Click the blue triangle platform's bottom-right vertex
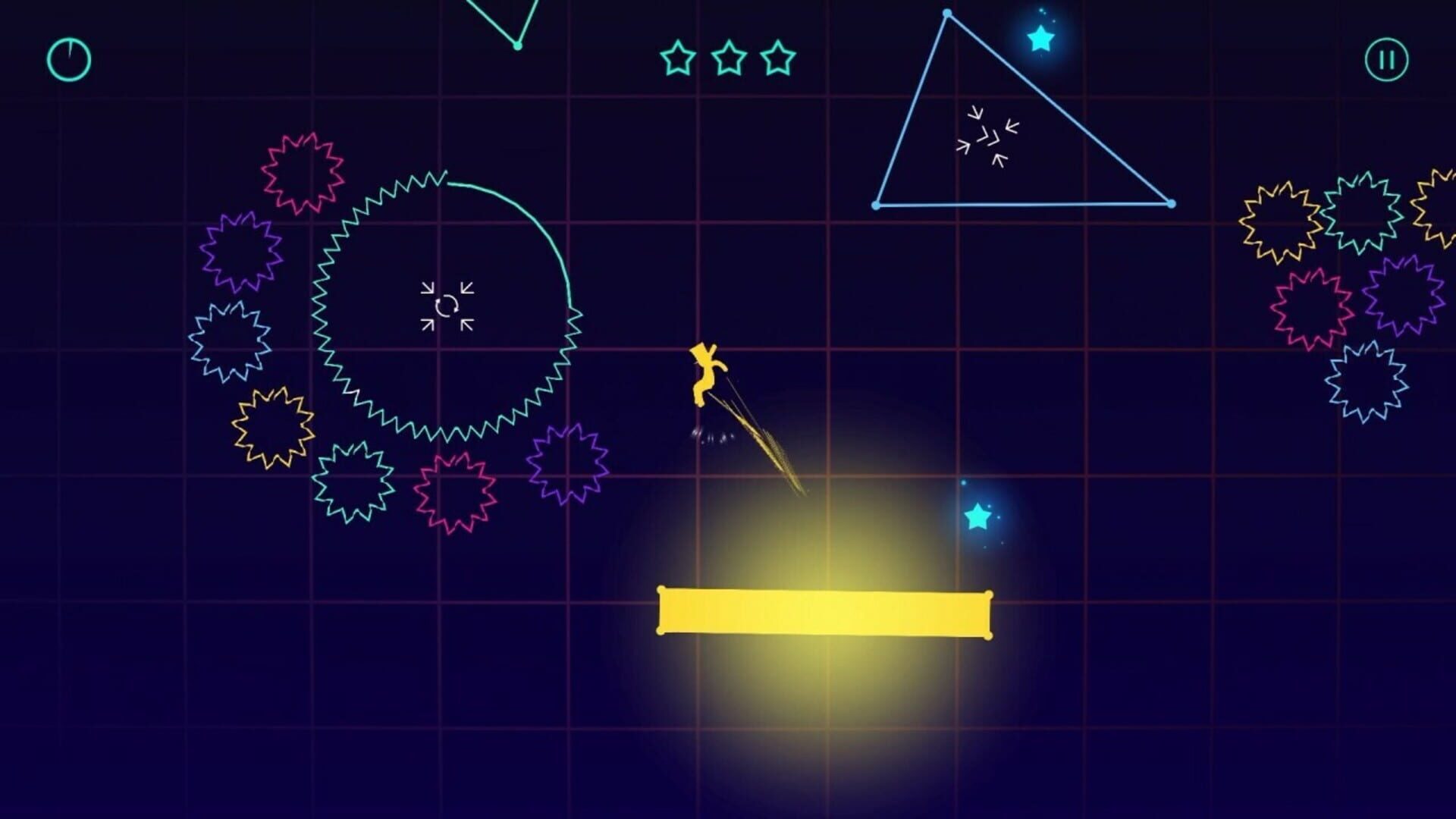 [x=1172, y=203]
